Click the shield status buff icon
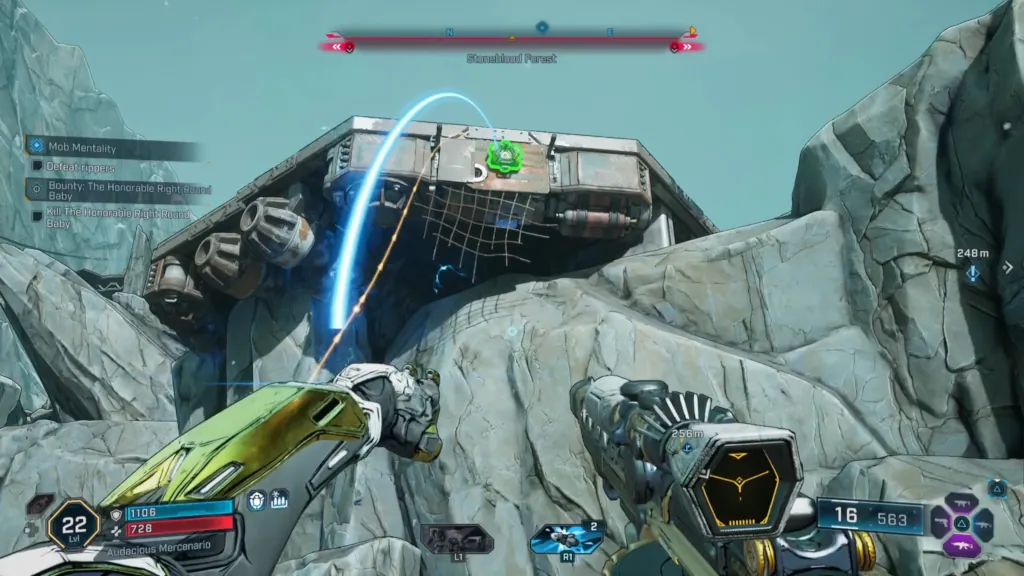The height and width of the screenshot is (576, 1024). point(257,500)
